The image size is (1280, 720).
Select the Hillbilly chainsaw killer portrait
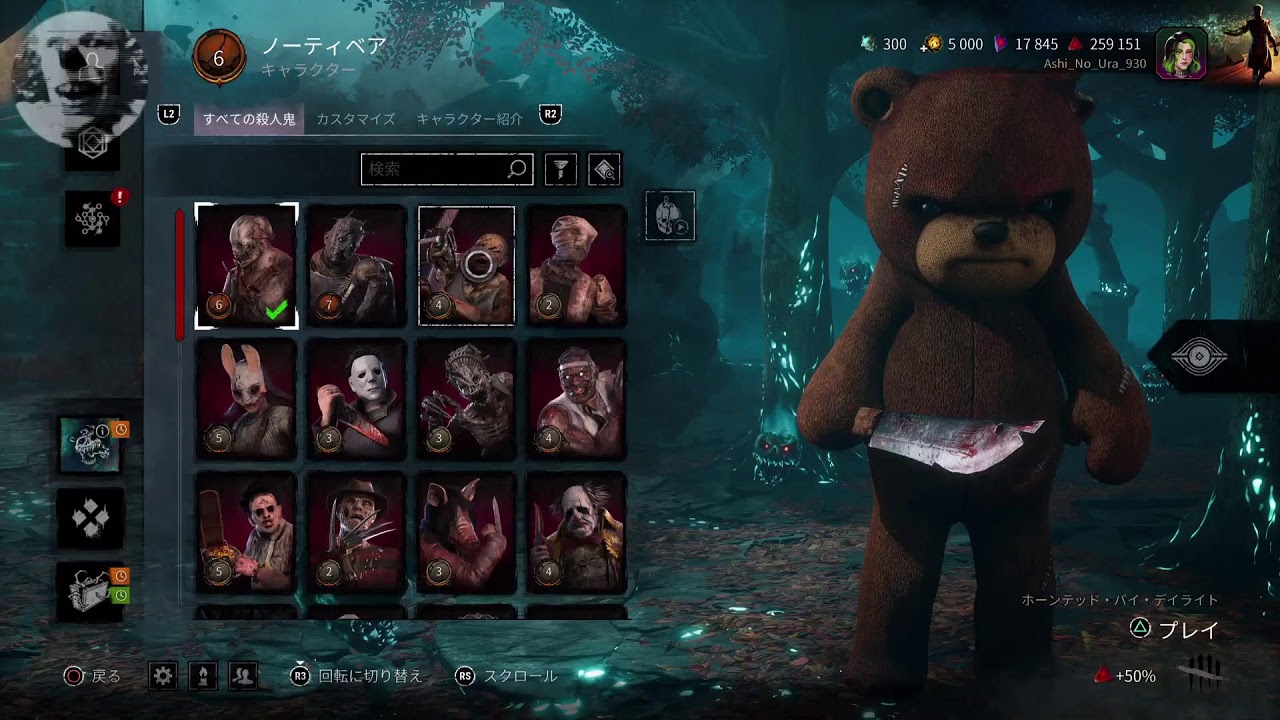(466, 266)
